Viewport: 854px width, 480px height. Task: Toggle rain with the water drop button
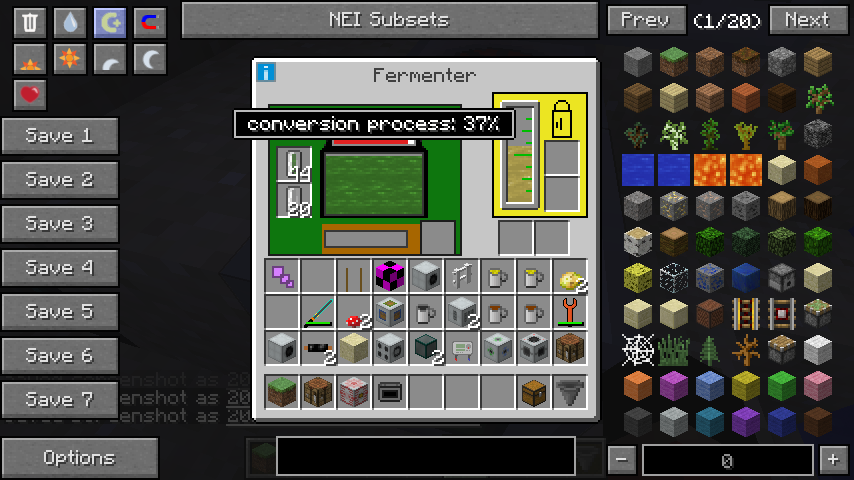[x=70, y=23]
